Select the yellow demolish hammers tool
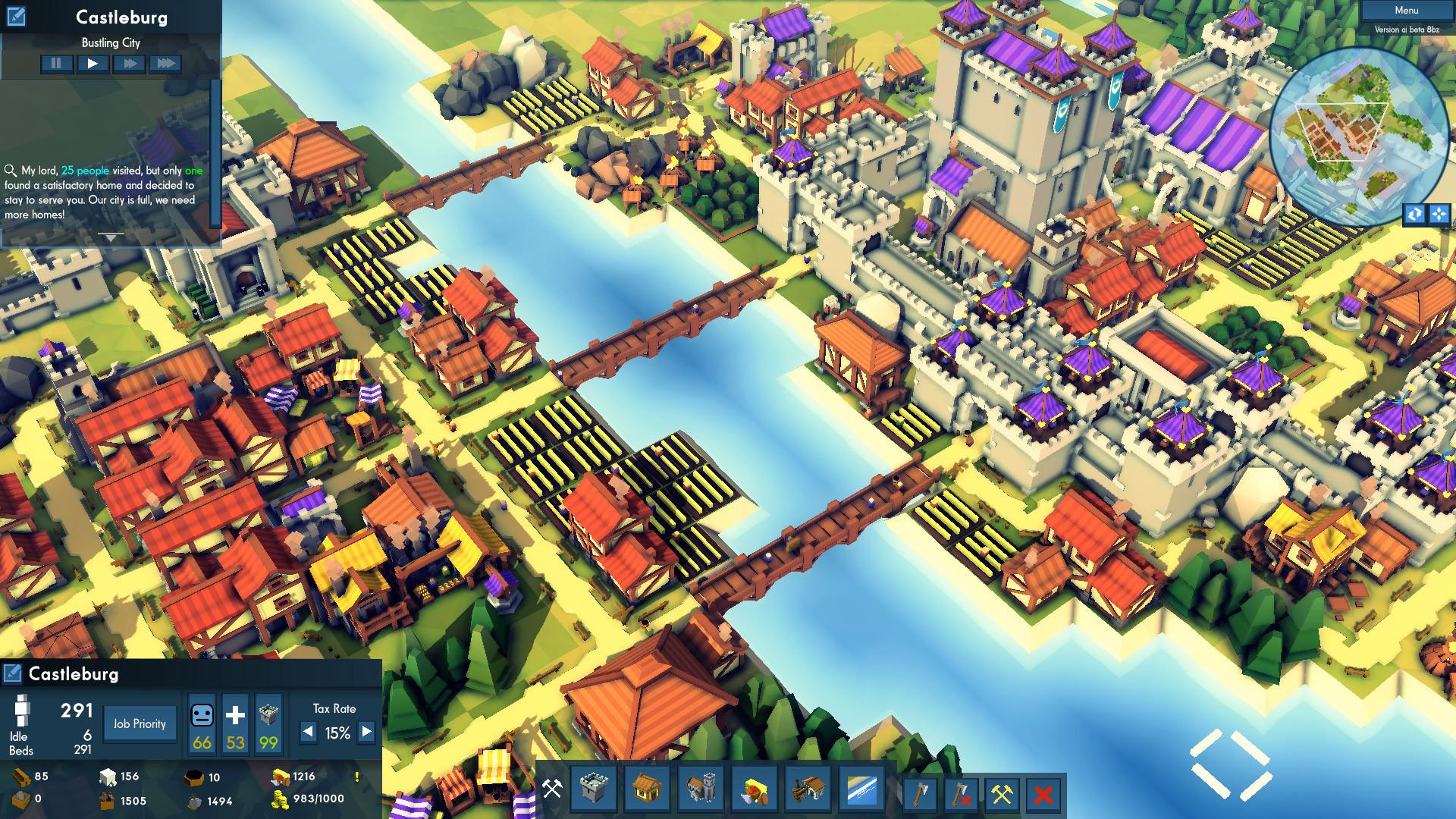 coord(1001,795)
